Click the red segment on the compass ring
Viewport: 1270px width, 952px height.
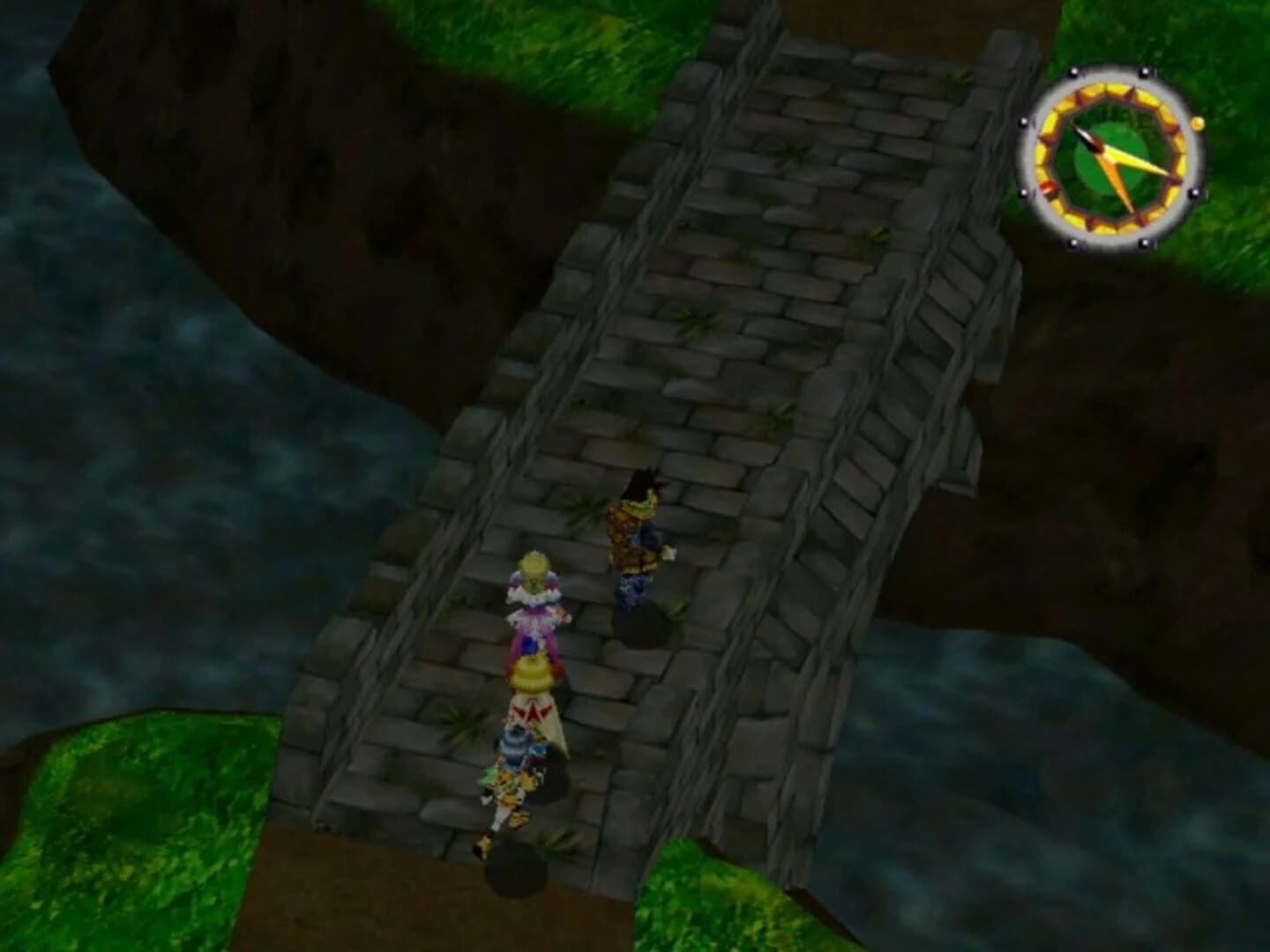click(x=1049, y=189)
